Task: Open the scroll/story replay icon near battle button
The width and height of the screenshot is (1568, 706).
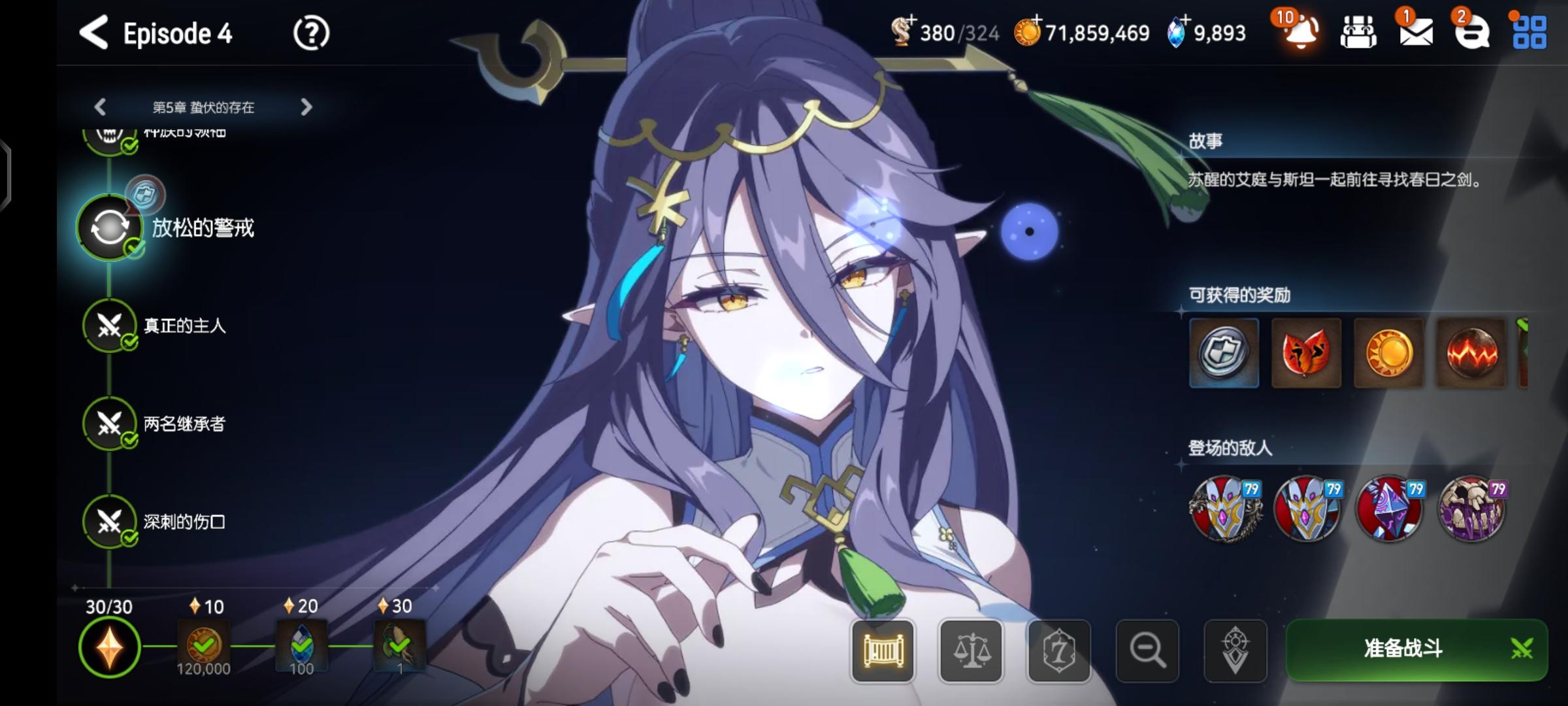Action: (883, 651)
